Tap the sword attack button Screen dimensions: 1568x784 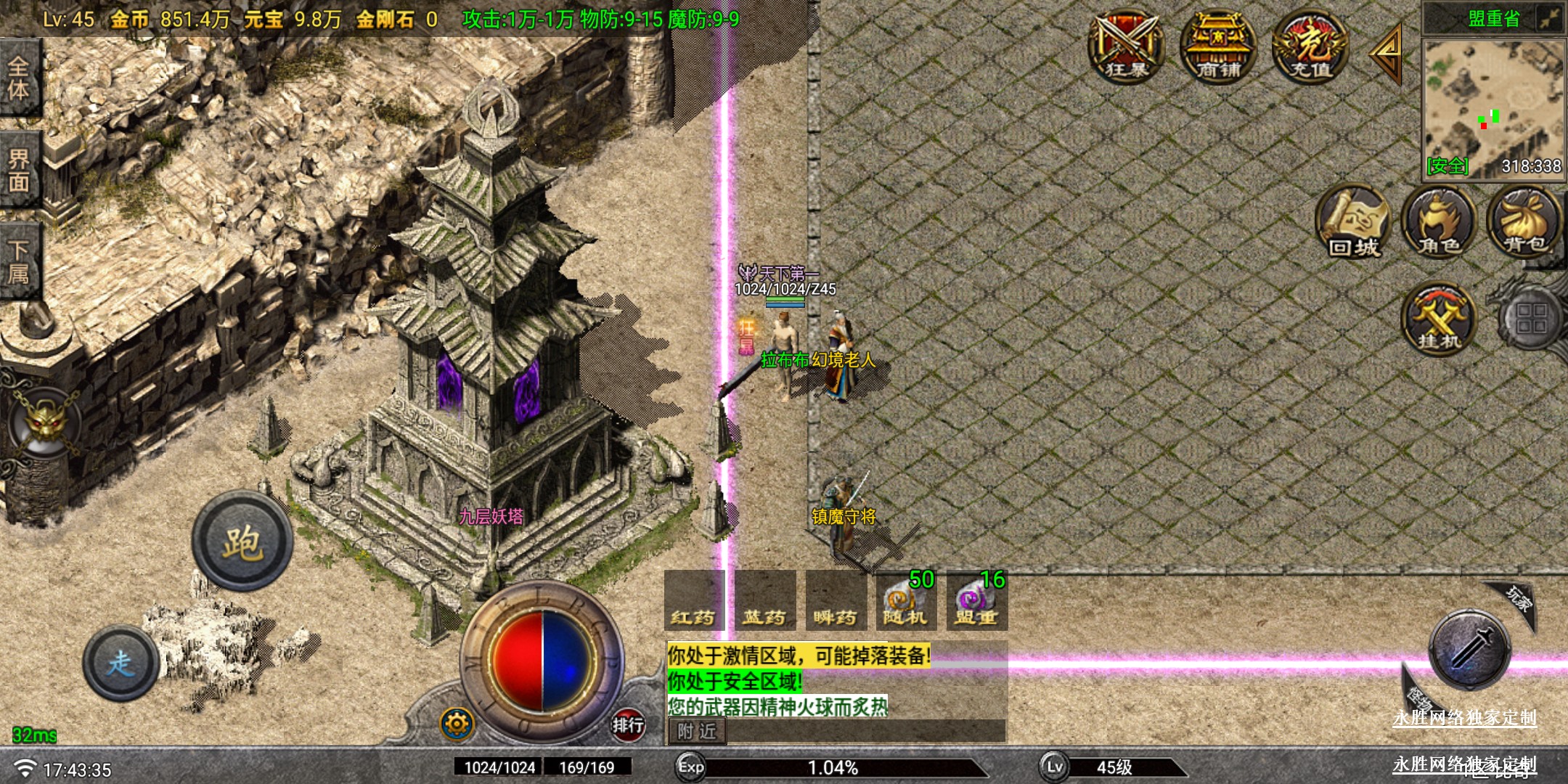(1470, 648)
